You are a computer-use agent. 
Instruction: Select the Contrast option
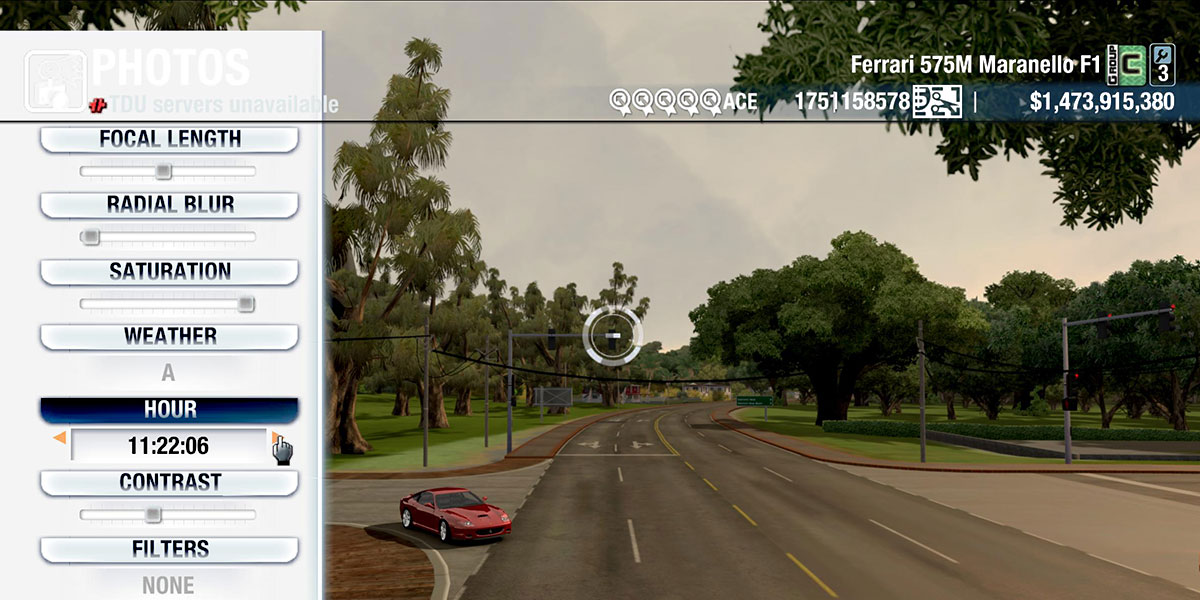click(169, 482)
